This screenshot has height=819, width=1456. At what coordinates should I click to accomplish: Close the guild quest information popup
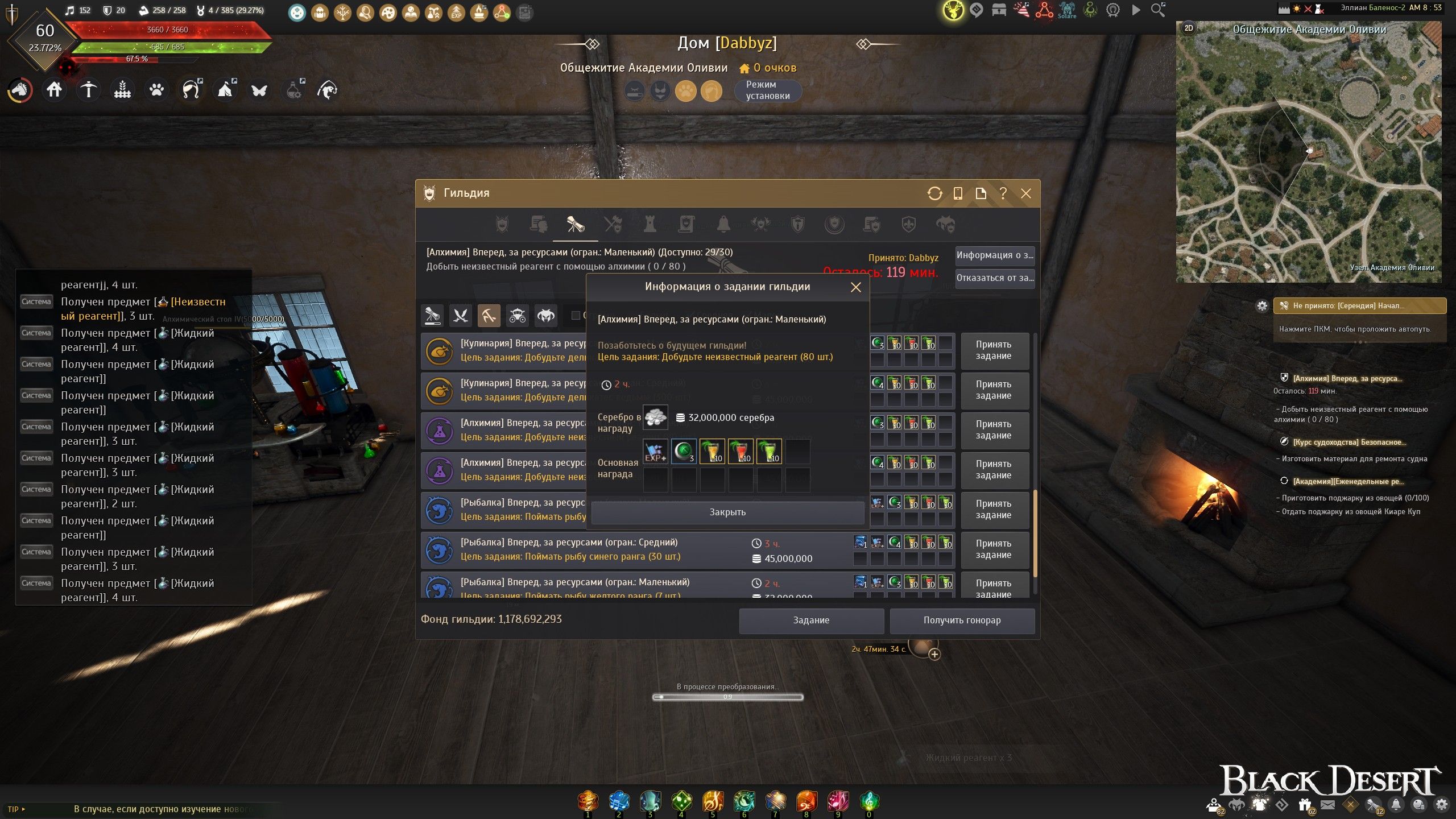[855, 287]
